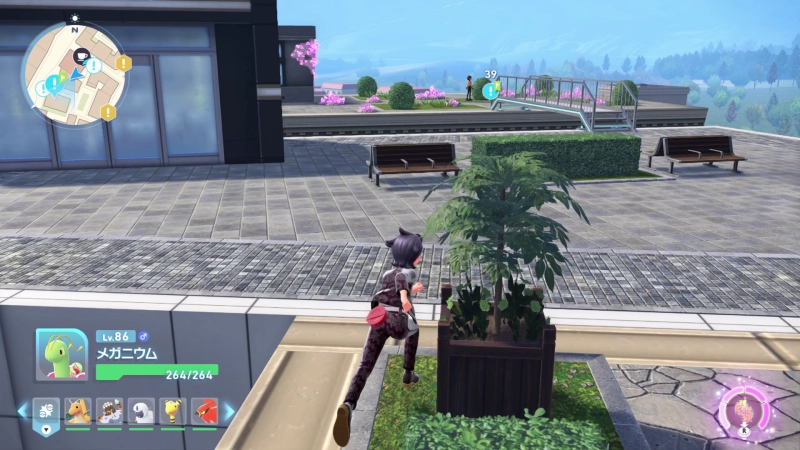800x450 pixels.
Task: Choose the Ampharos party slot
Action: tap(171, 411)
